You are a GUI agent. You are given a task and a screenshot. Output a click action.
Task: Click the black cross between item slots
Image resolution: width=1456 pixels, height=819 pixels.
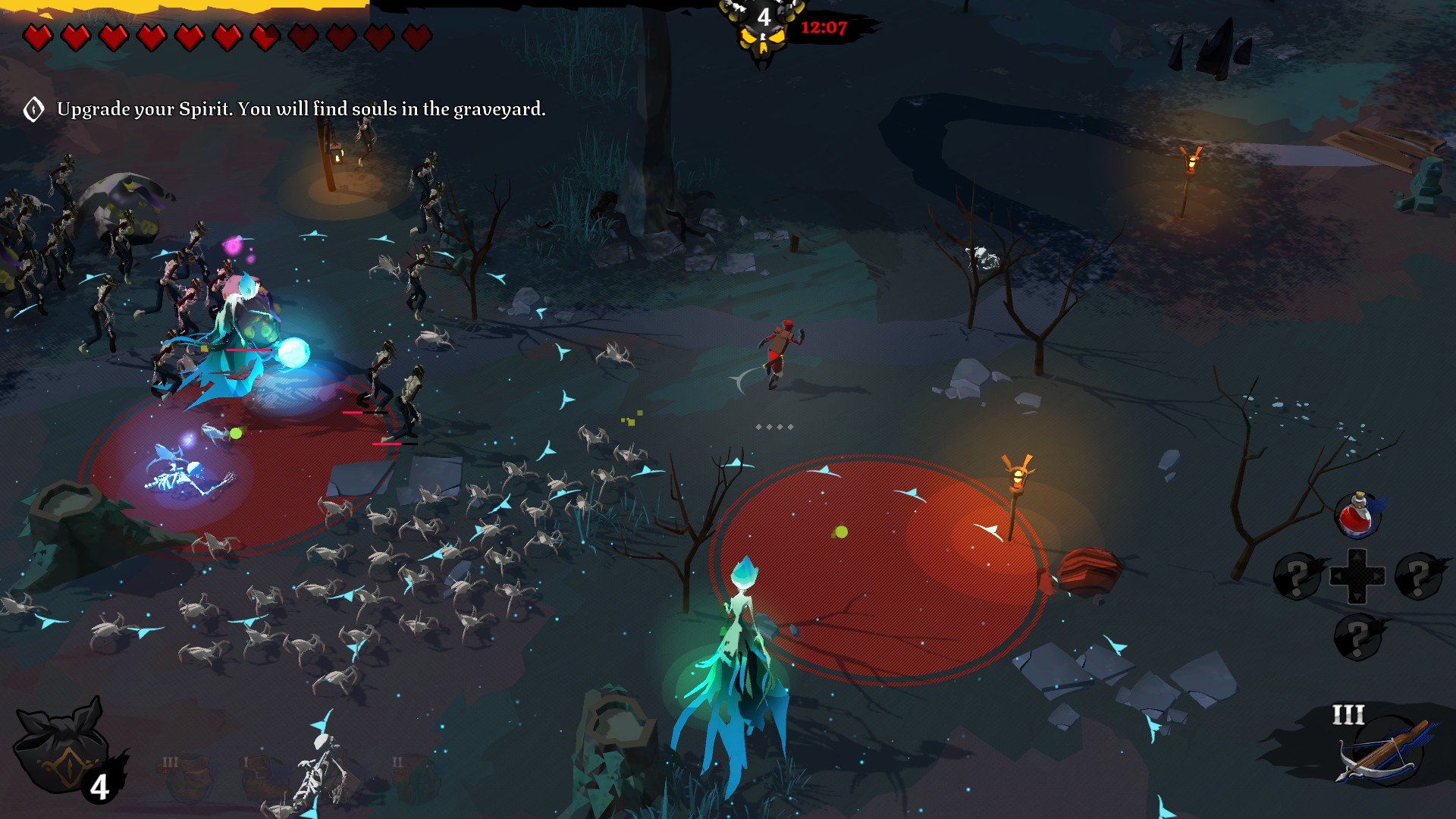pyautogui.click(x=1357, y=576)
